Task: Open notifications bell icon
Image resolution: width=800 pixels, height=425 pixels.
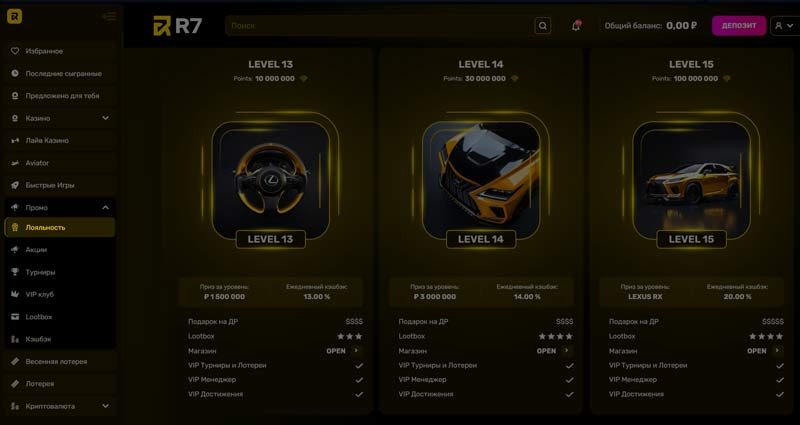Action: point(576,26)
